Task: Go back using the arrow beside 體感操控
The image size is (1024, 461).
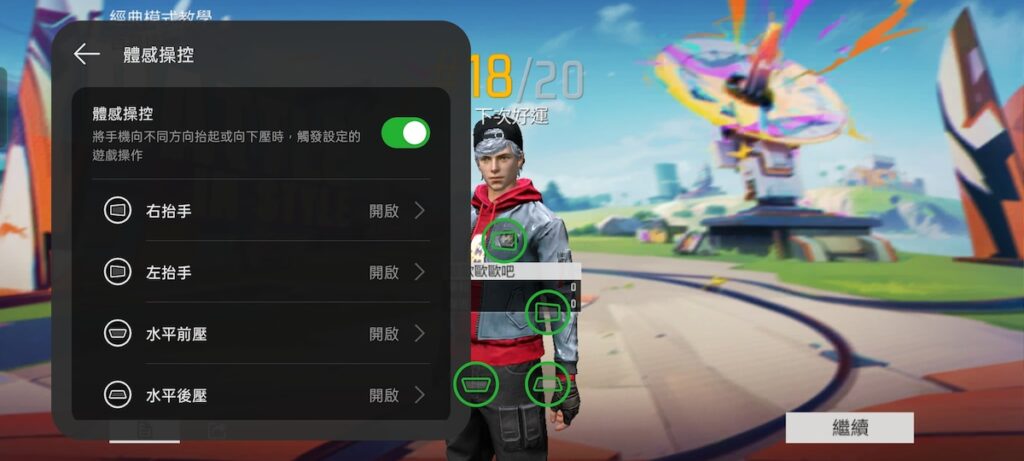Action: [87, 55]
